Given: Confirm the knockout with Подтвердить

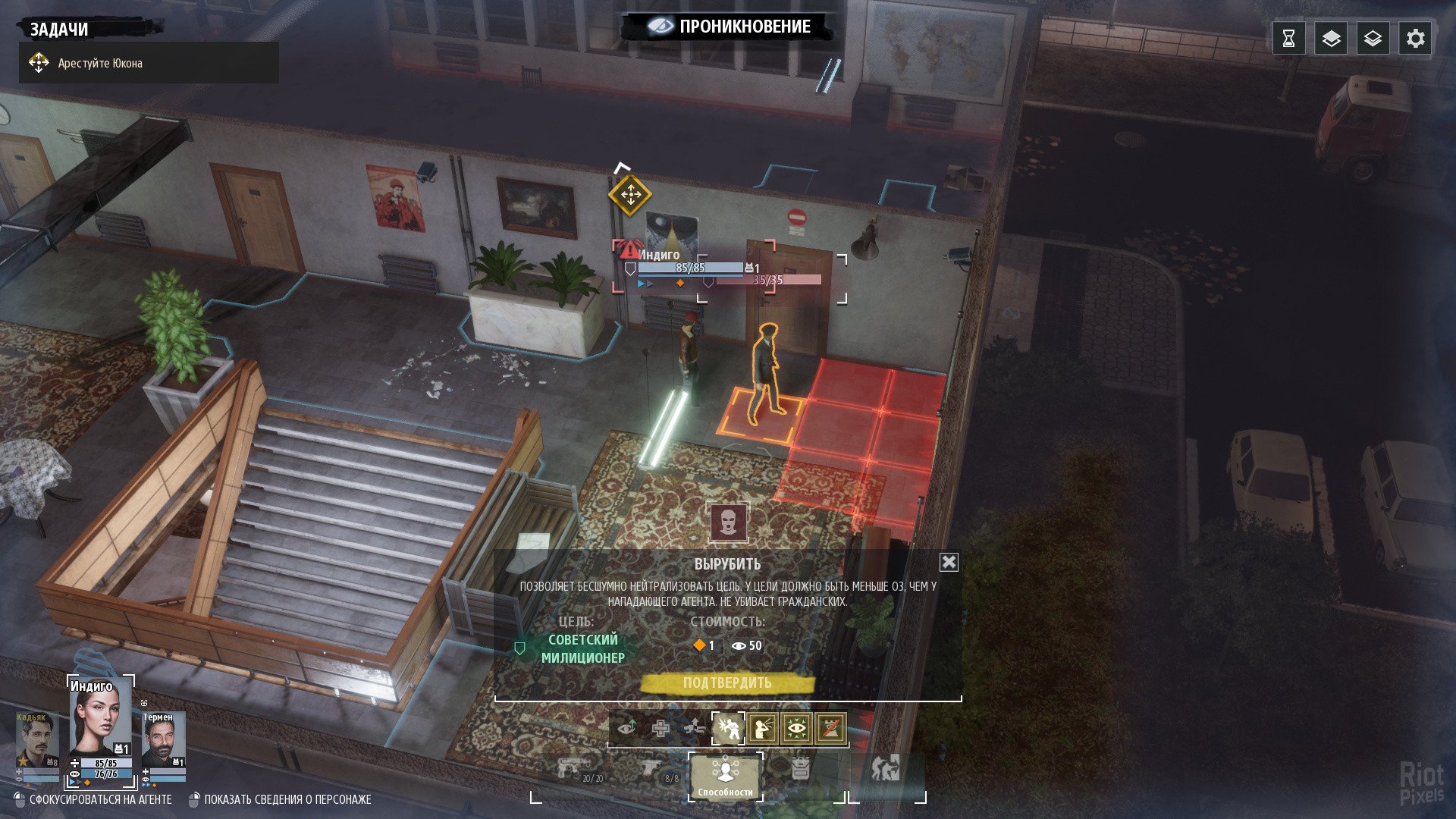Looking at the screenshot, I should coord(726,683).
